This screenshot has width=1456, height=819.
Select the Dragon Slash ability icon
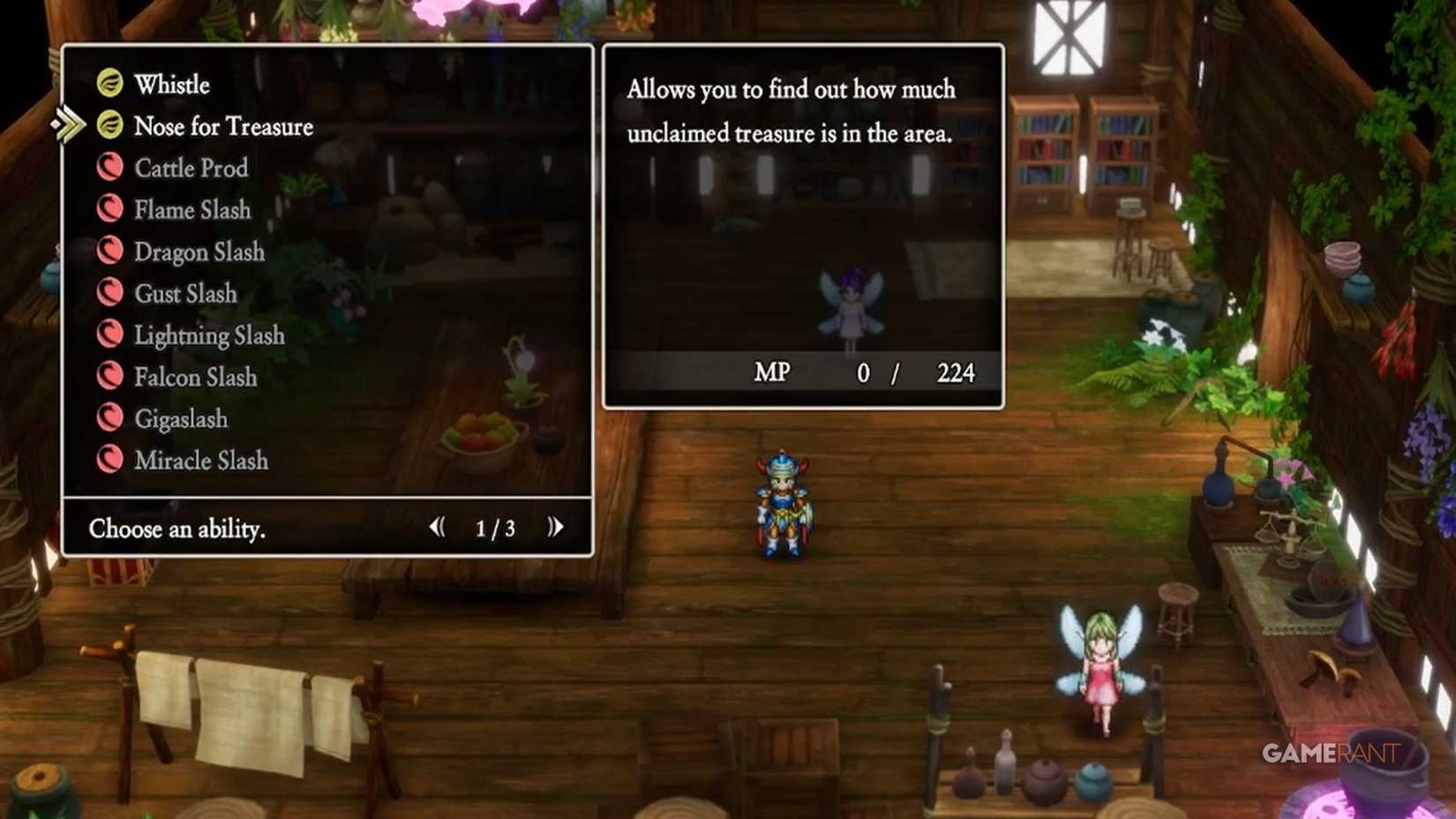(110, 252)
